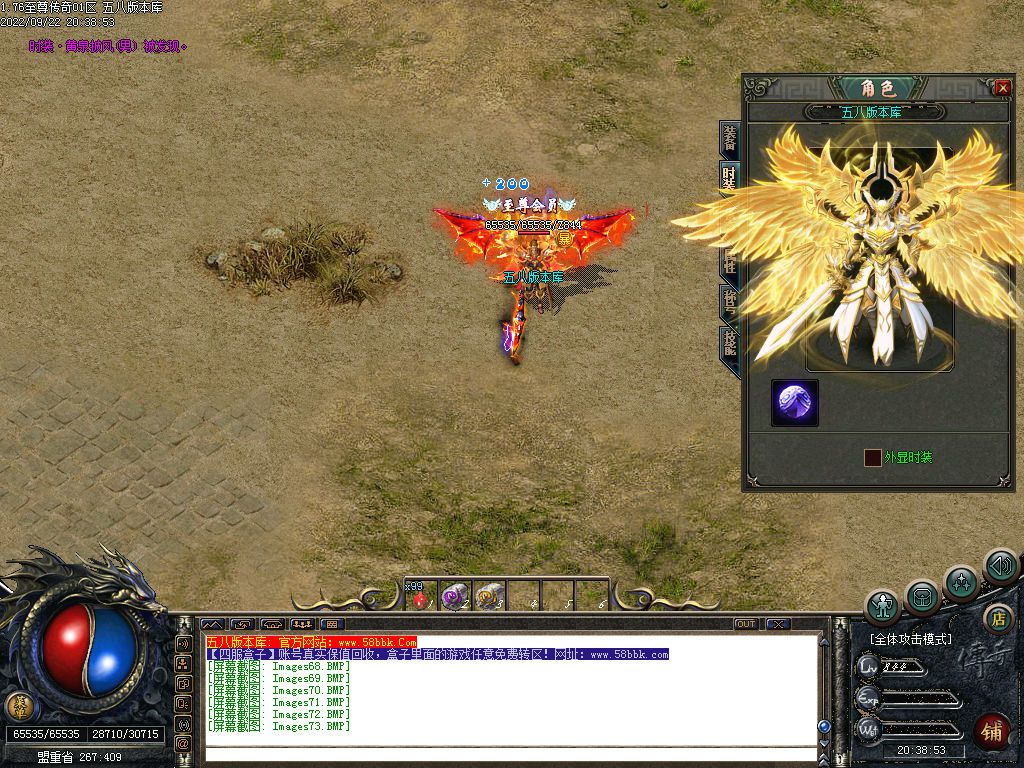Use the golden scroll hotbar item
Viewport: 1024px width, 768px height.
click(x=489, y=596)
